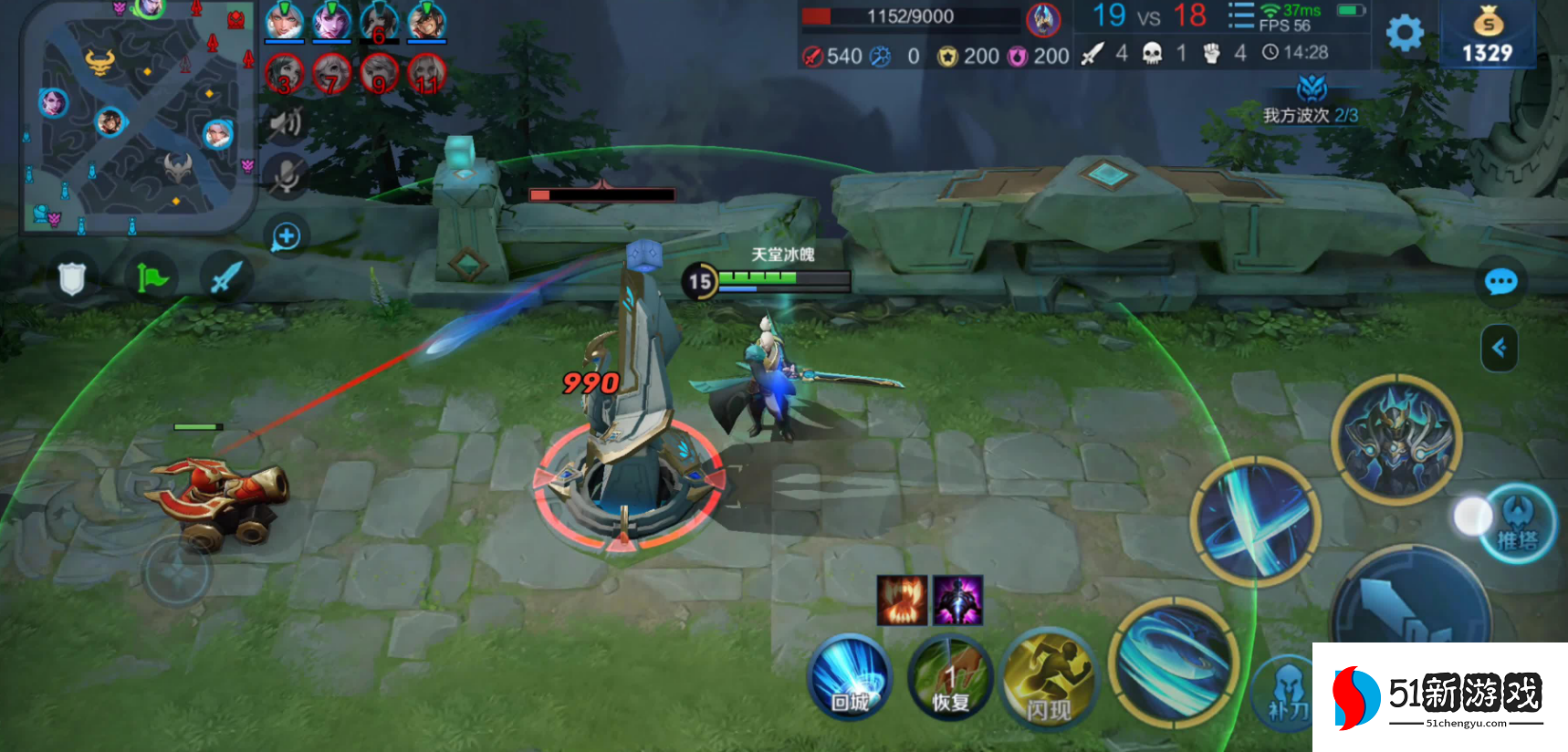Send the green flag gather signal
This screenshot has width=1568, height=752.
151,277
